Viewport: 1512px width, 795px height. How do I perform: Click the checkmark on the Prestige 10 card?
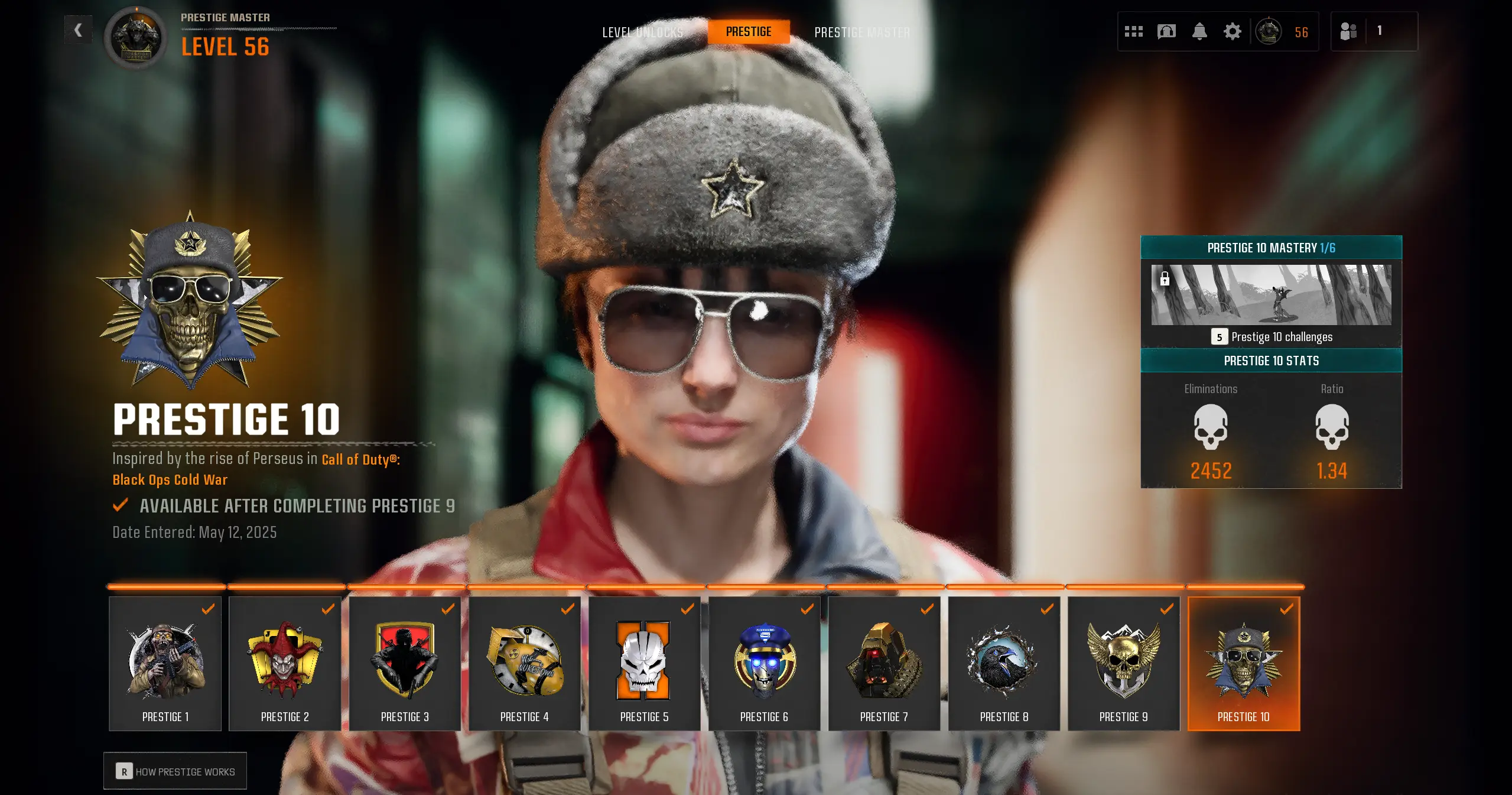1287,609
